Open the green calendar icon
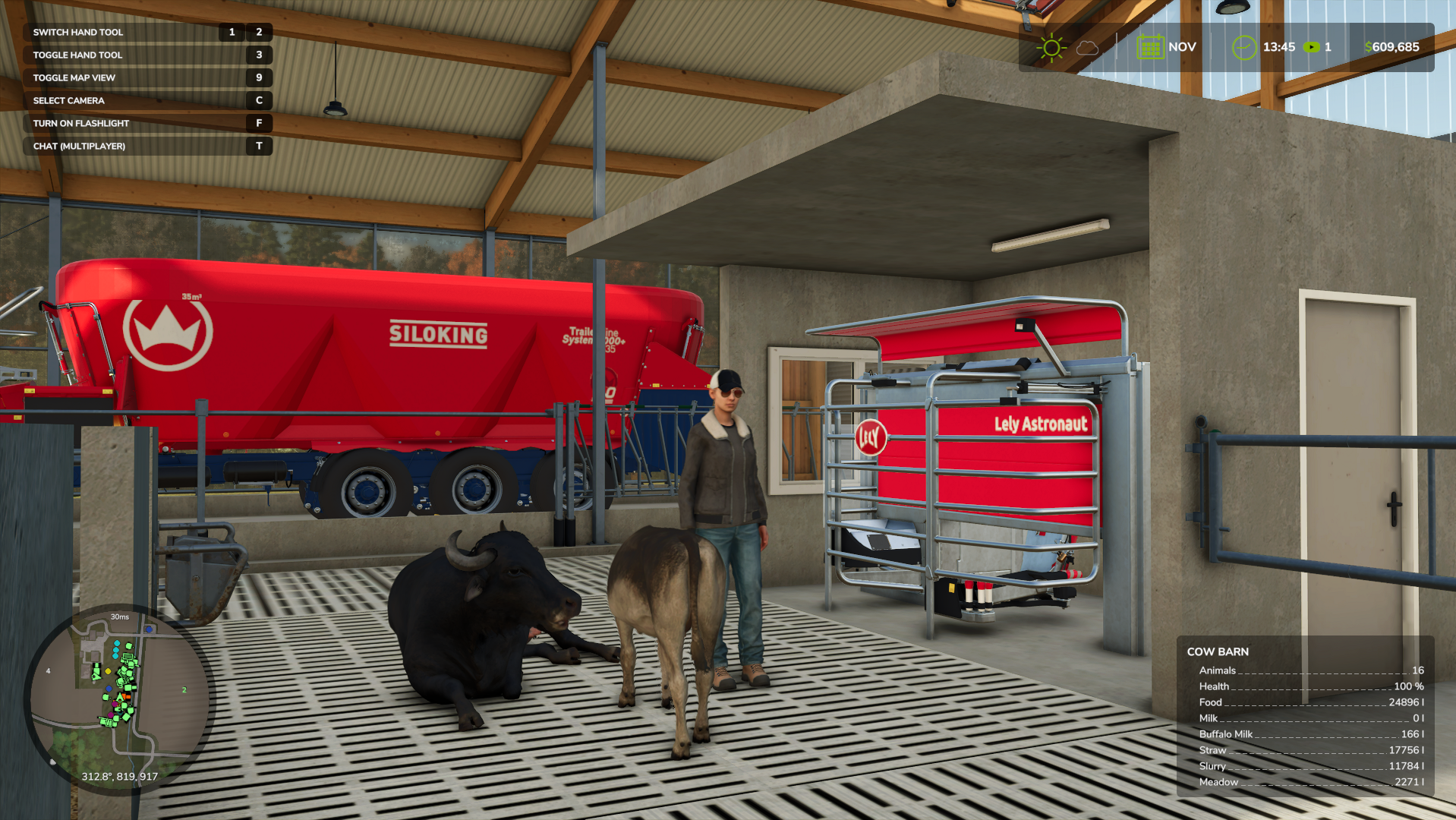 [x=1149, y=47]
